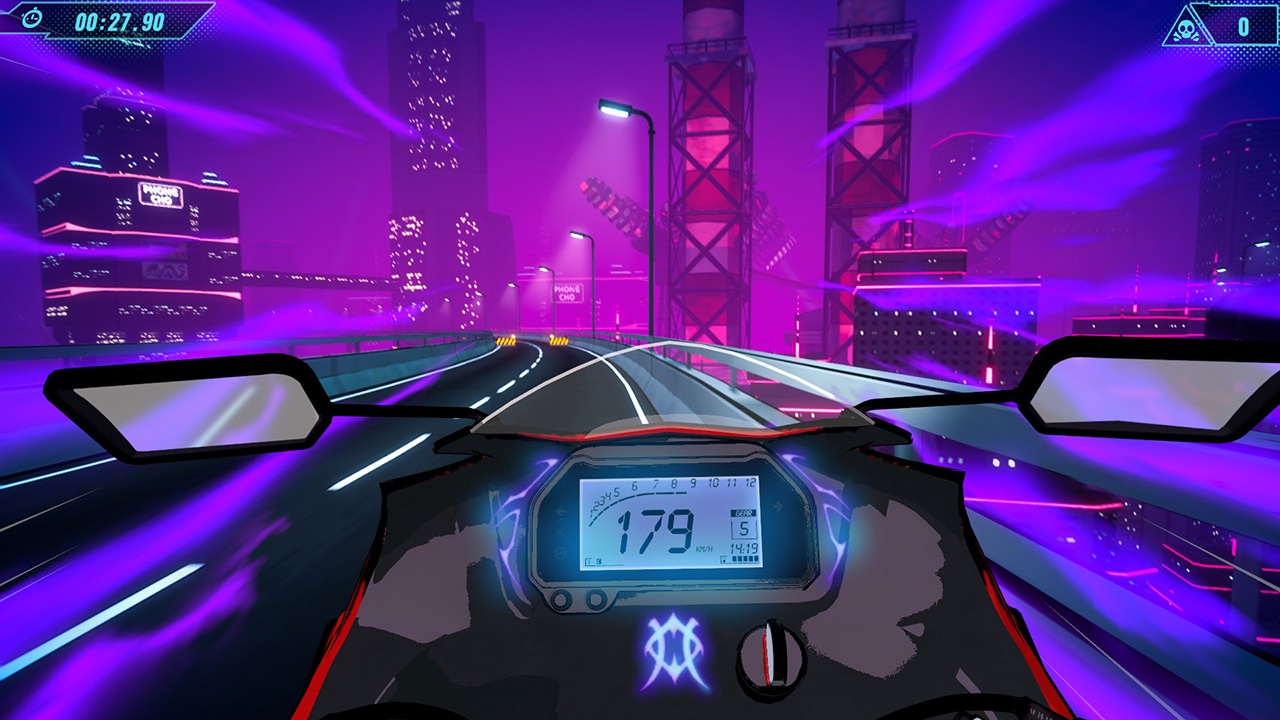Click the skull and crossbones warning icon

pos(1186,29)
